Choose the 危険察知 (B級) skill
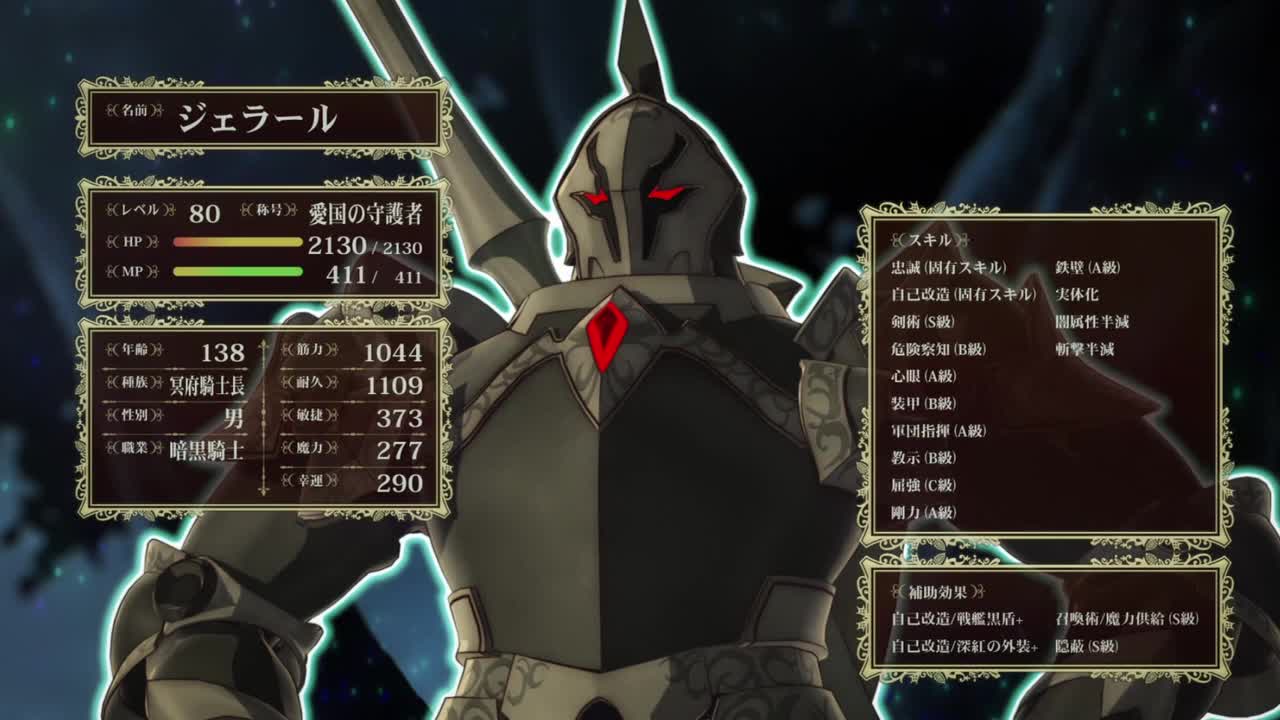 [938, 349]
